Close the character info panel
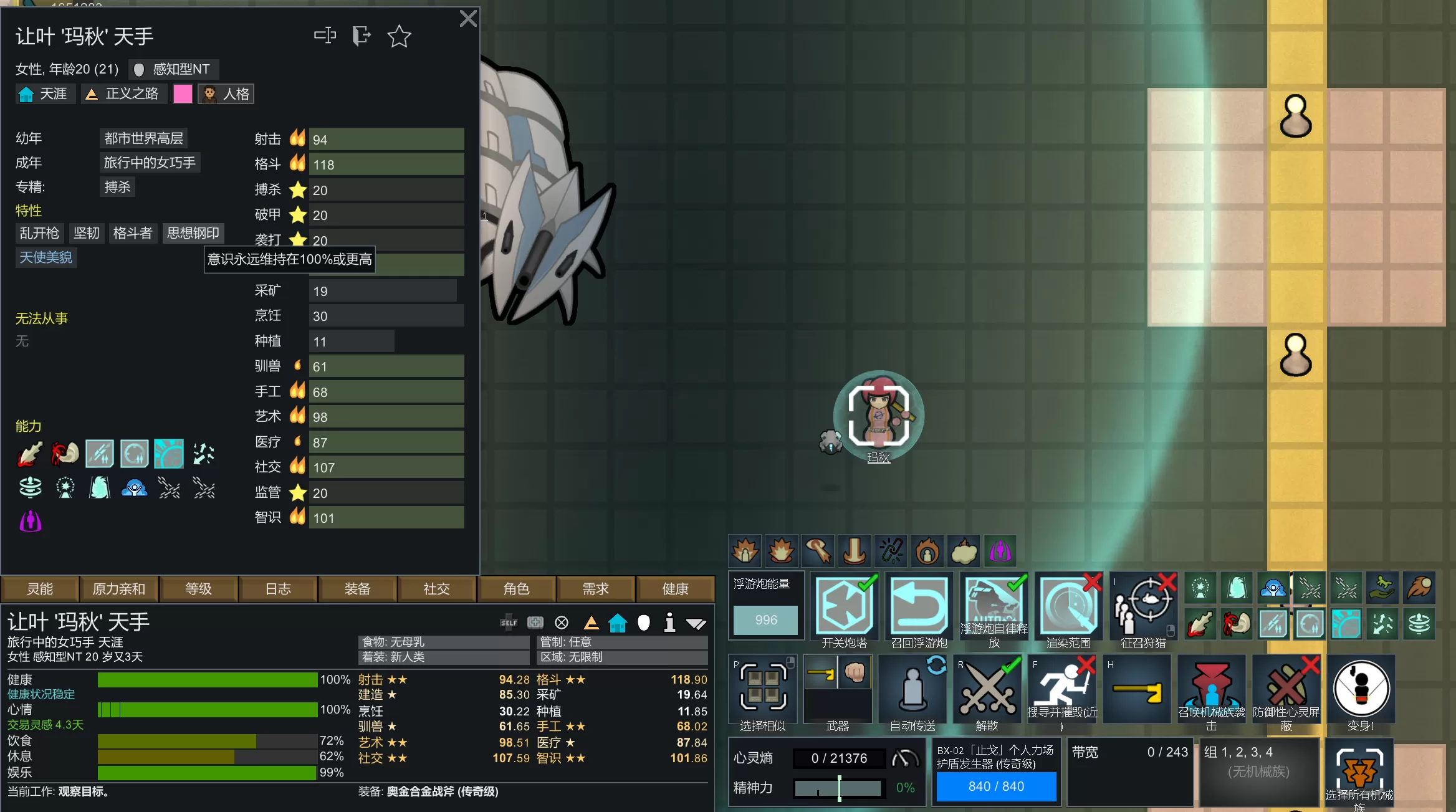Screen dimensions: 1456x812 tap(467, 19)
